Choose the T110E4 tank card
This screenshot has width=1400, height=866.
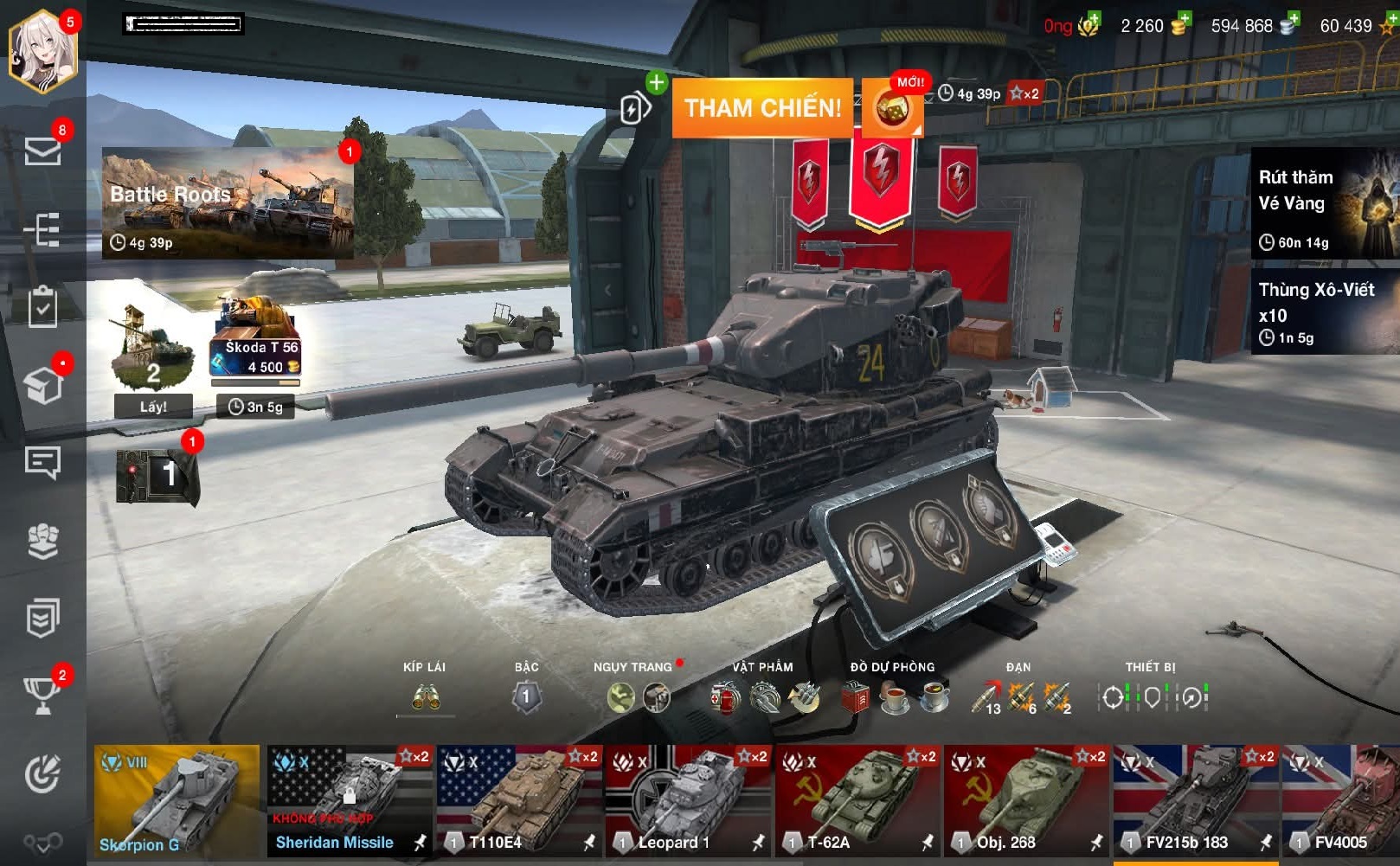click(518, 800)
